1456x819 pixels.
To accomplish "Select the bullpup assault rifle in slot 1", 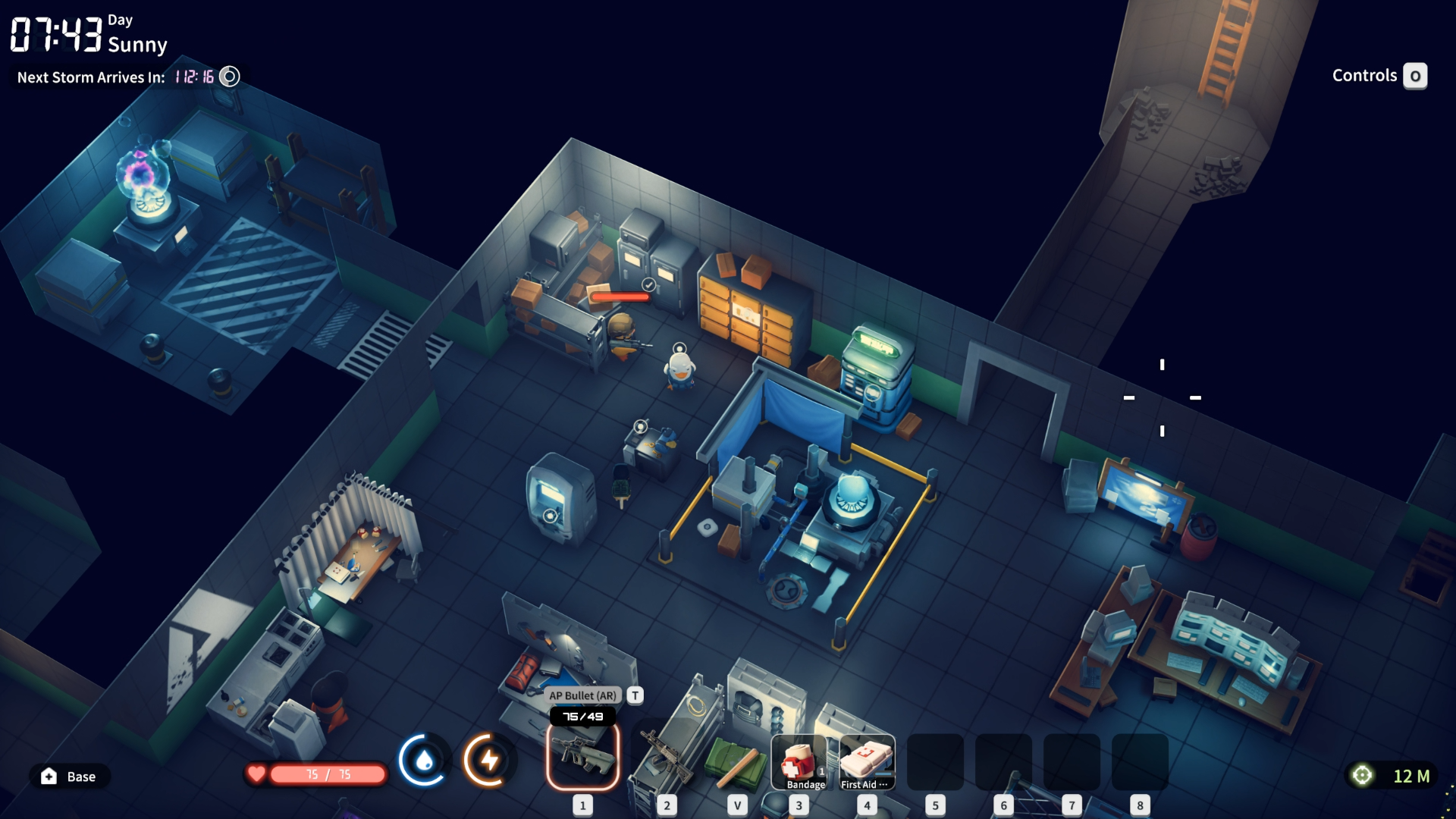I will 582,757.
